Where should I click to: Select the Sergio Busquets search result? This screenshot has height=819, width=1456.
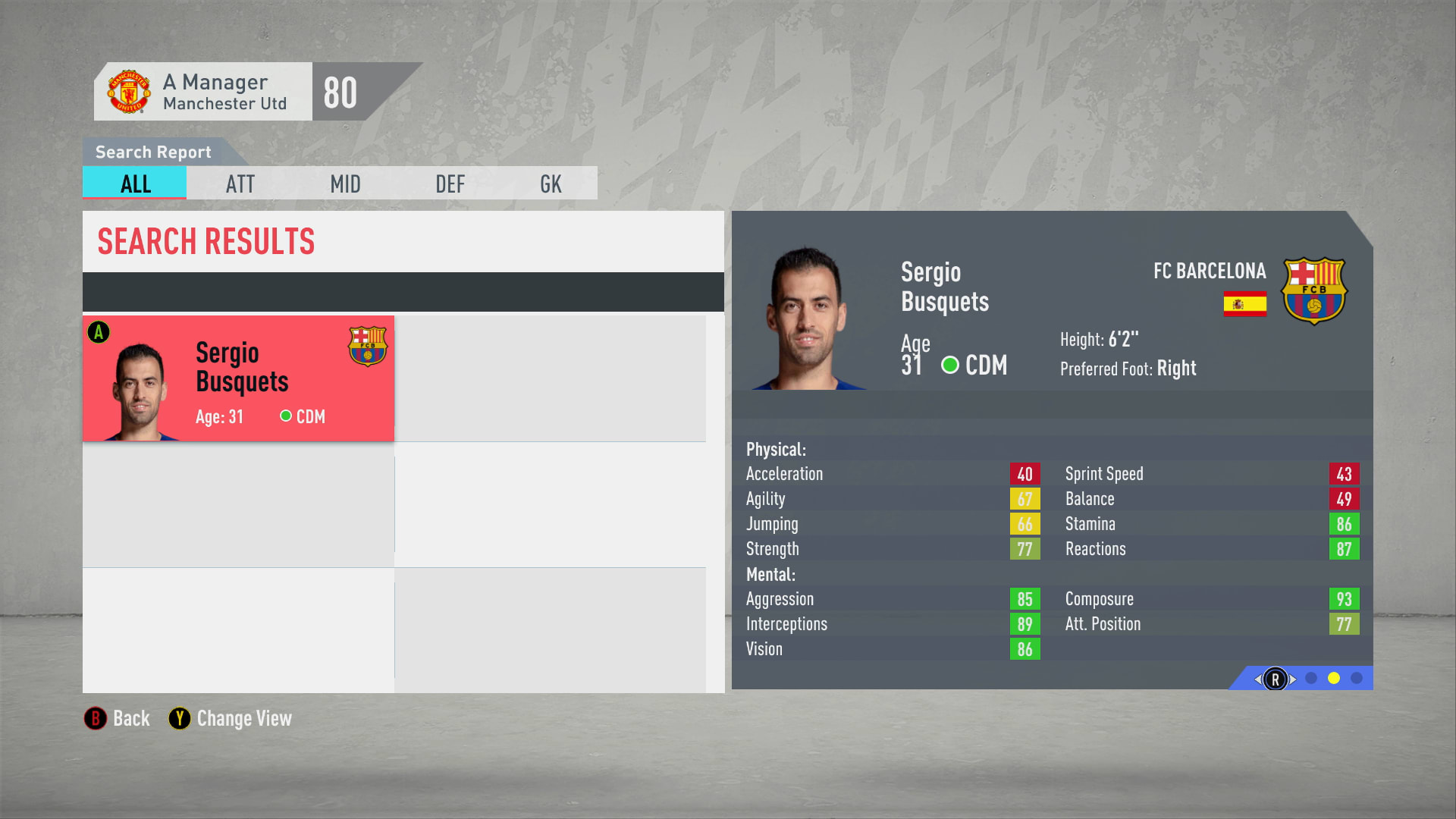[x=237, y=378]
